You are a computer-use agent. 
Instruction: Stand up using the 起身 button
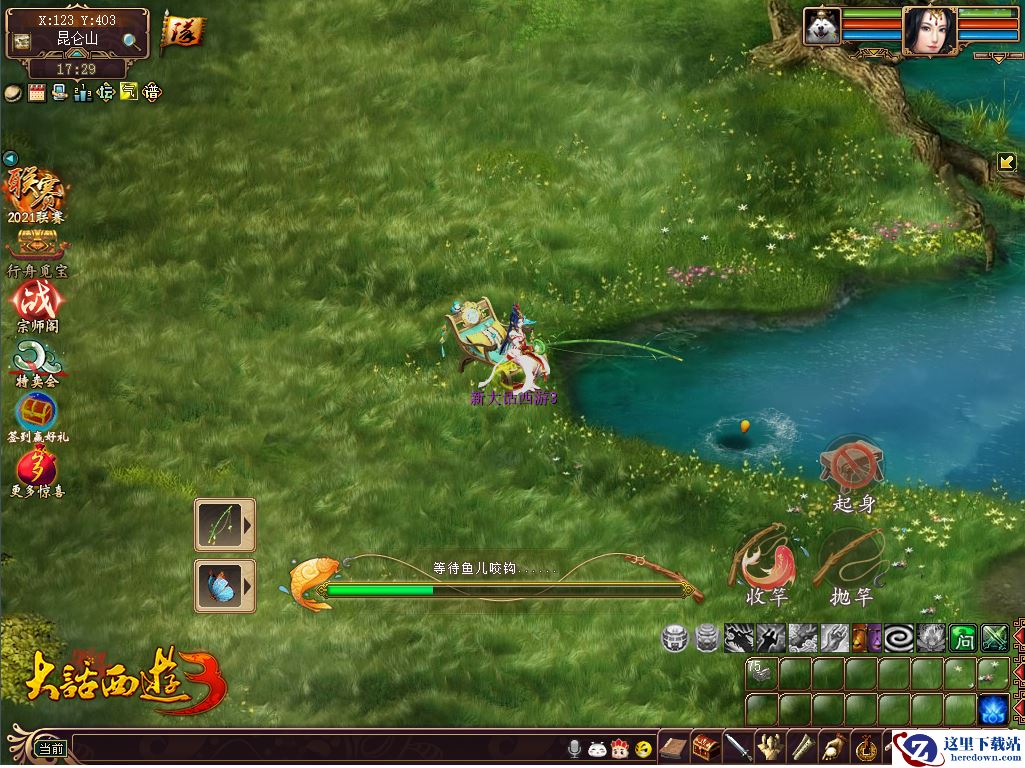click(852, 465)
